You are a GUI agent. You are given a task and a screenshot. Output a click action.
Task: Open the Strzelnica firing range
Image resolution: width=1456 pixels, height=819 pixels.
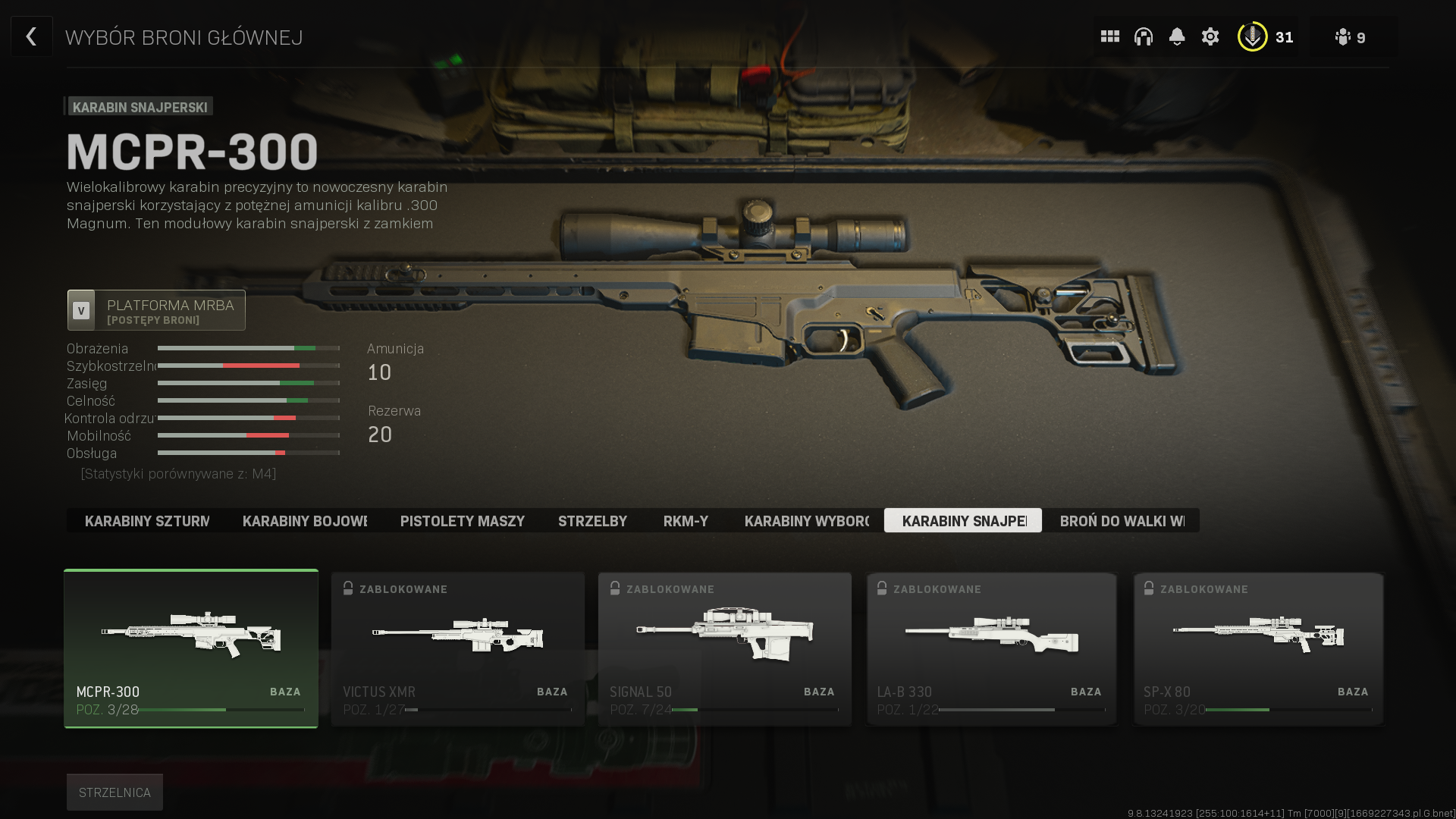pos(115,792)
